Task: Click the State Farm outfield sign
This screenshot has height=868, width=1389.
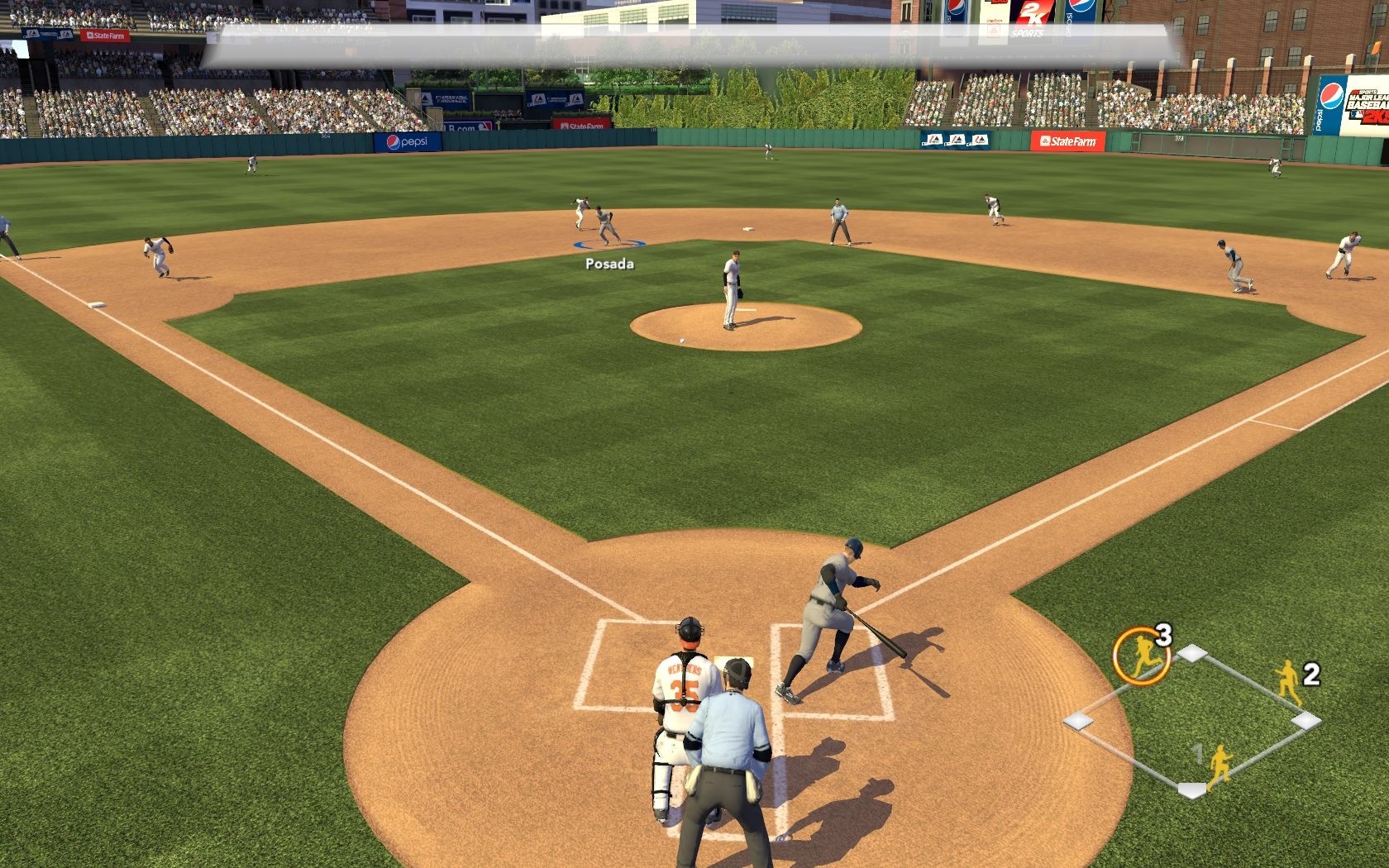Action: tap(1067, 142)
